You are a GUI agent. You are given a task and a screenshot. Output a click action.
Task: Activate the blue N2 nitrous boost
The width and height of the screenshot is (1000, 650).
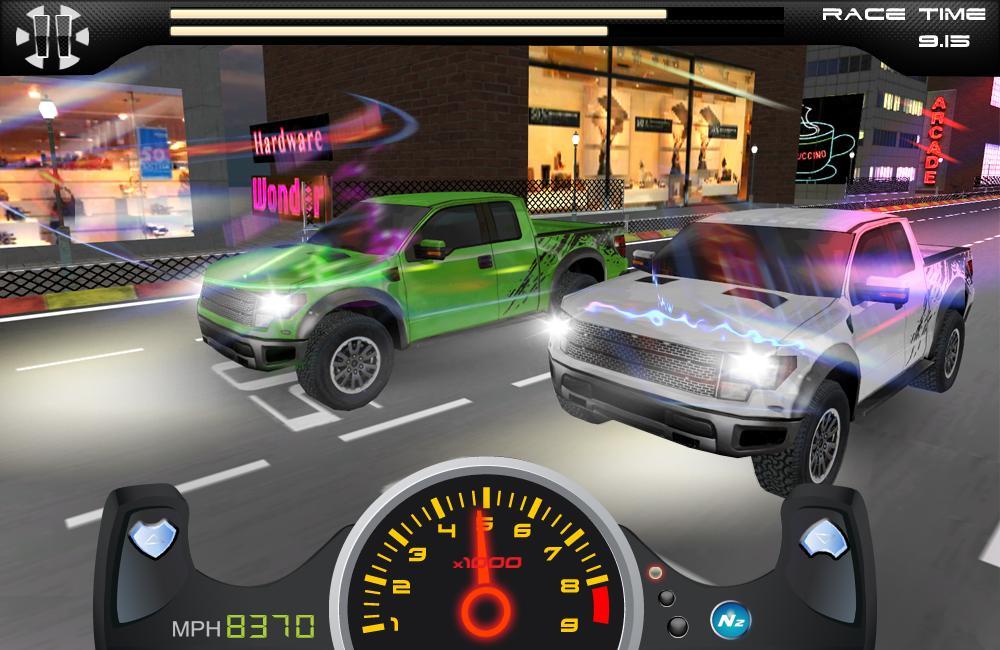pos(725,620)
